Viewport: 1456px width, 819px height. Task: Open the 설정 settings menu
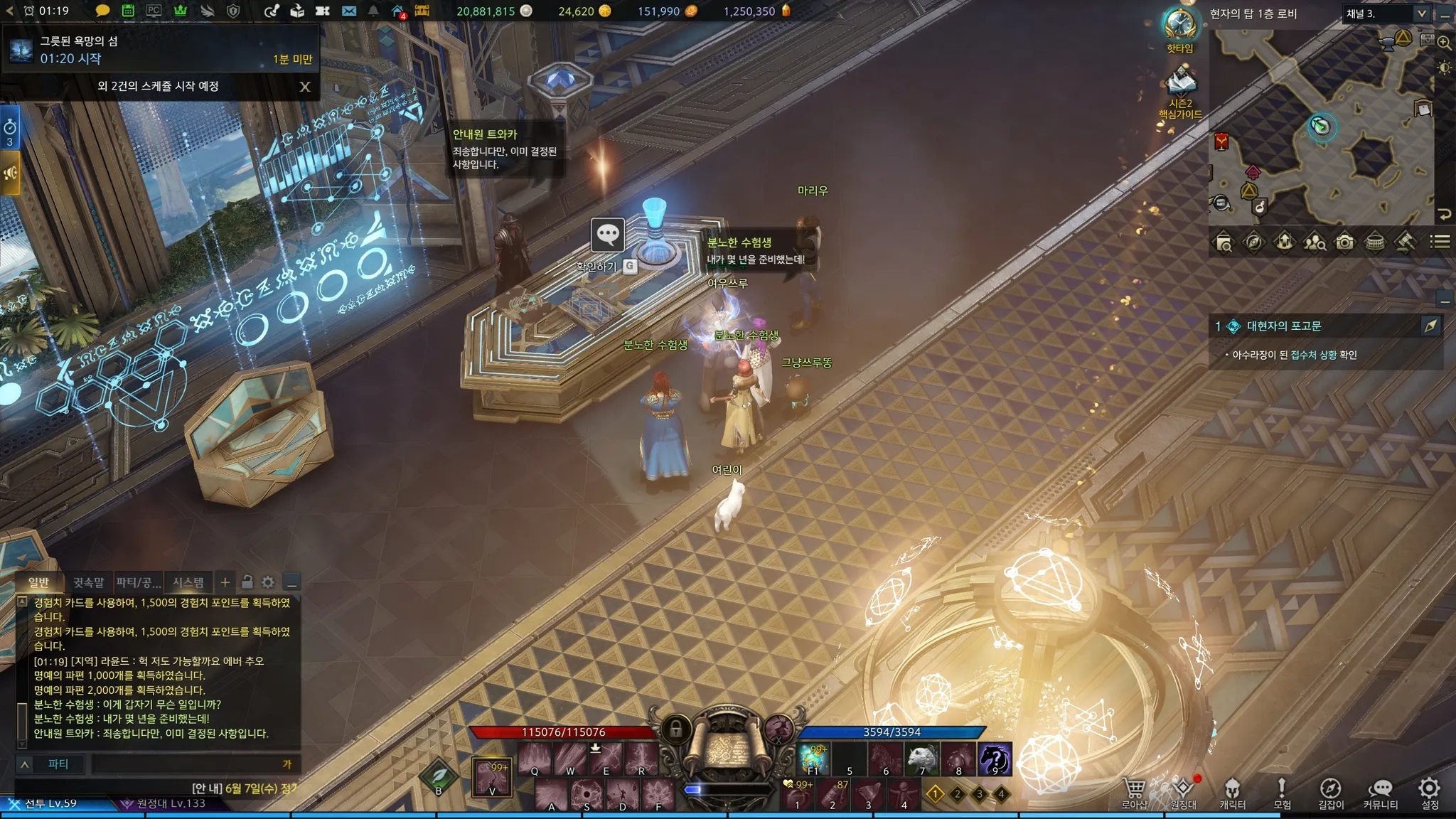[1429, 791]
